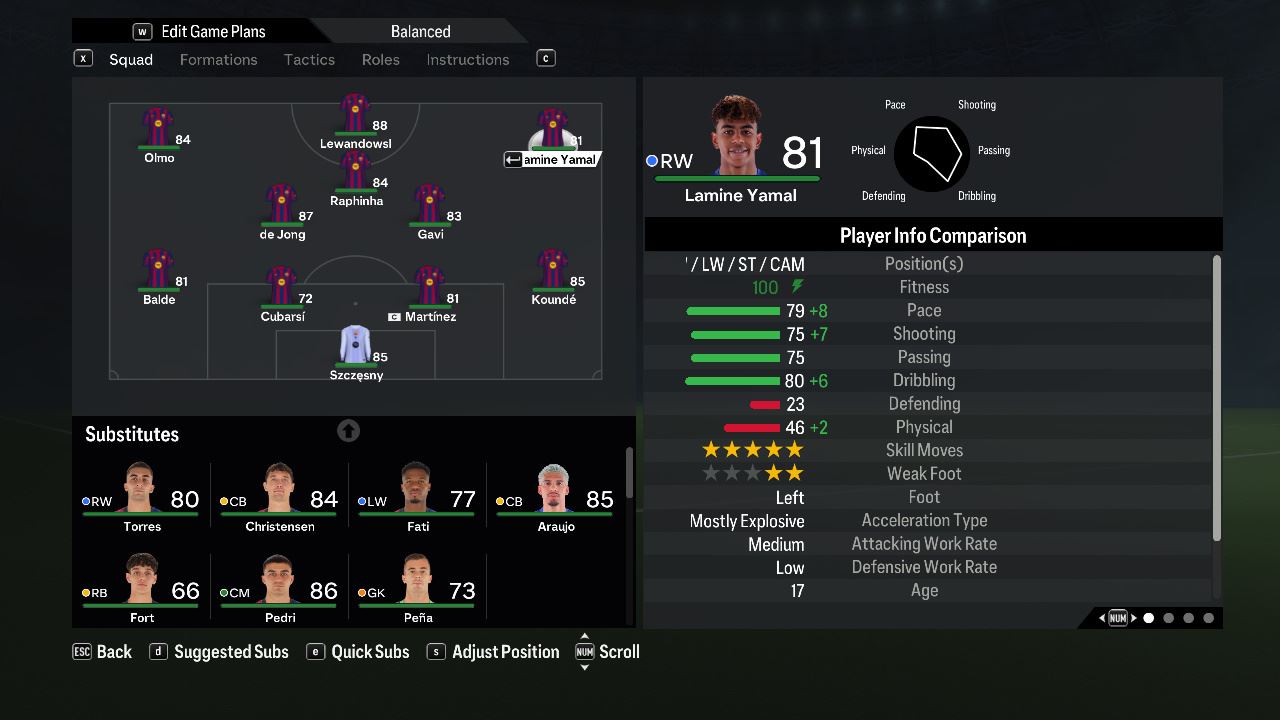Choose Gavi on the pitch

pyautogui.click(x=430, y=210)
